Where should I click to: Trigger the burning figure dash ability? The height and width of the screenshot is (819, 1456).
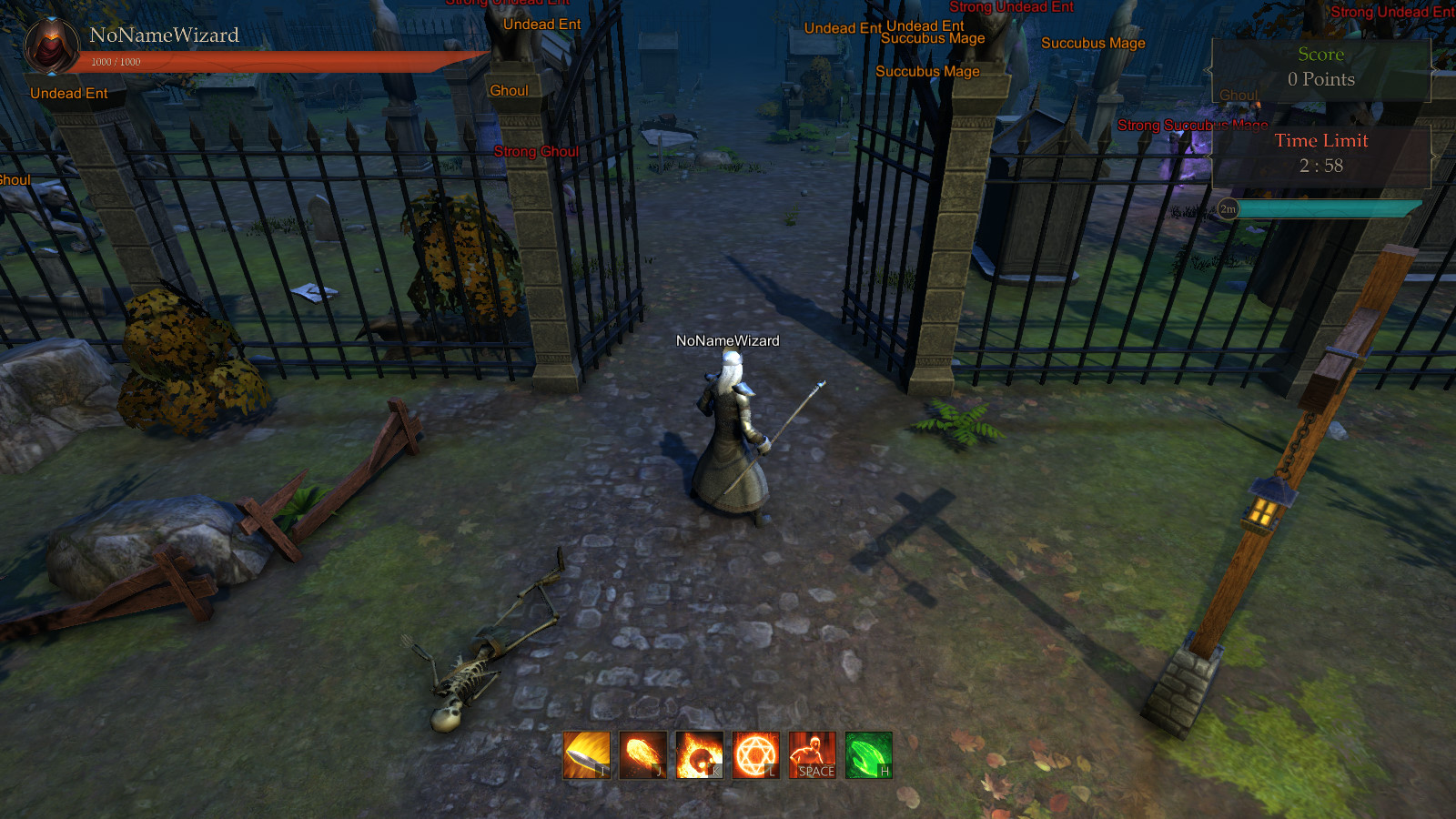813,755
